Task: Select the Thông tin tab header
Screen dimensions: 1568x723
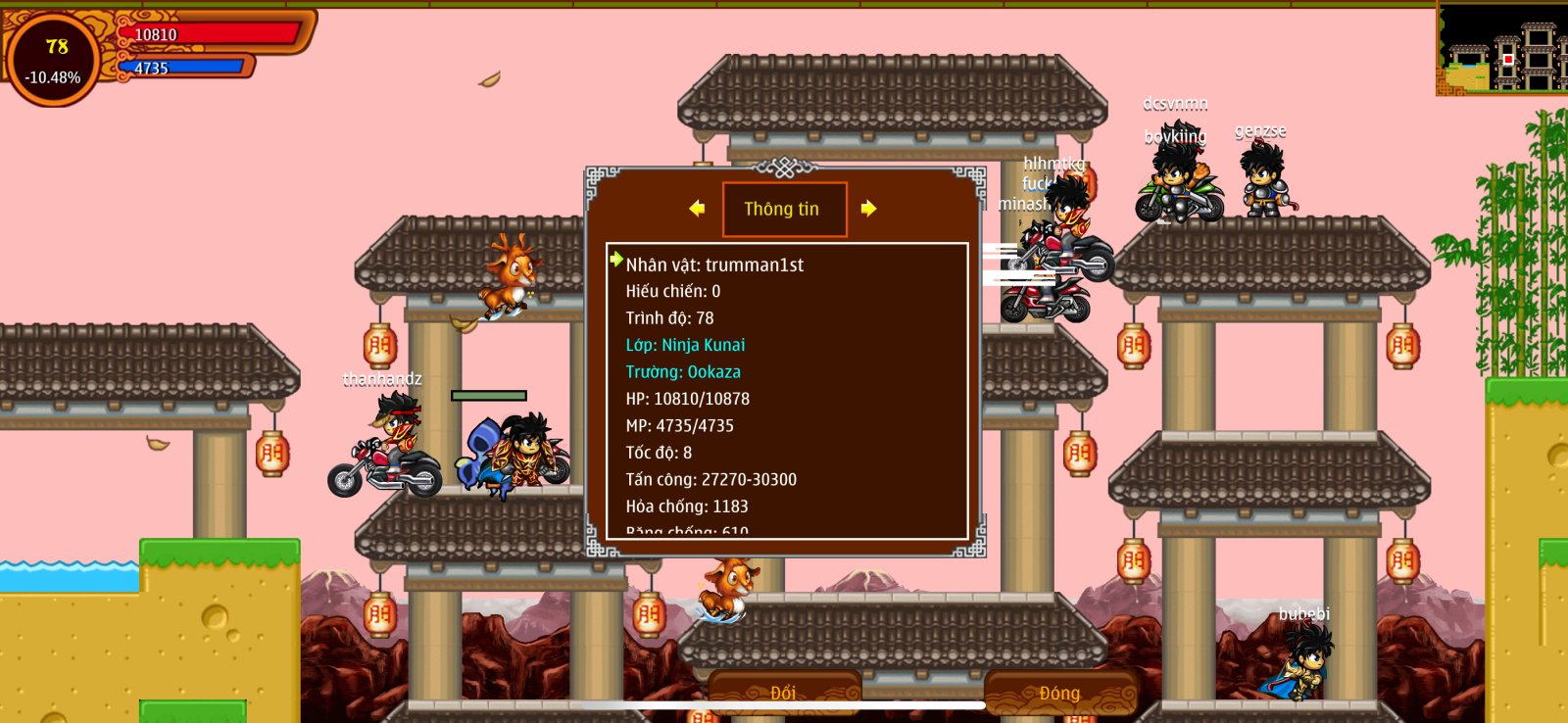Action: (784, 209)
